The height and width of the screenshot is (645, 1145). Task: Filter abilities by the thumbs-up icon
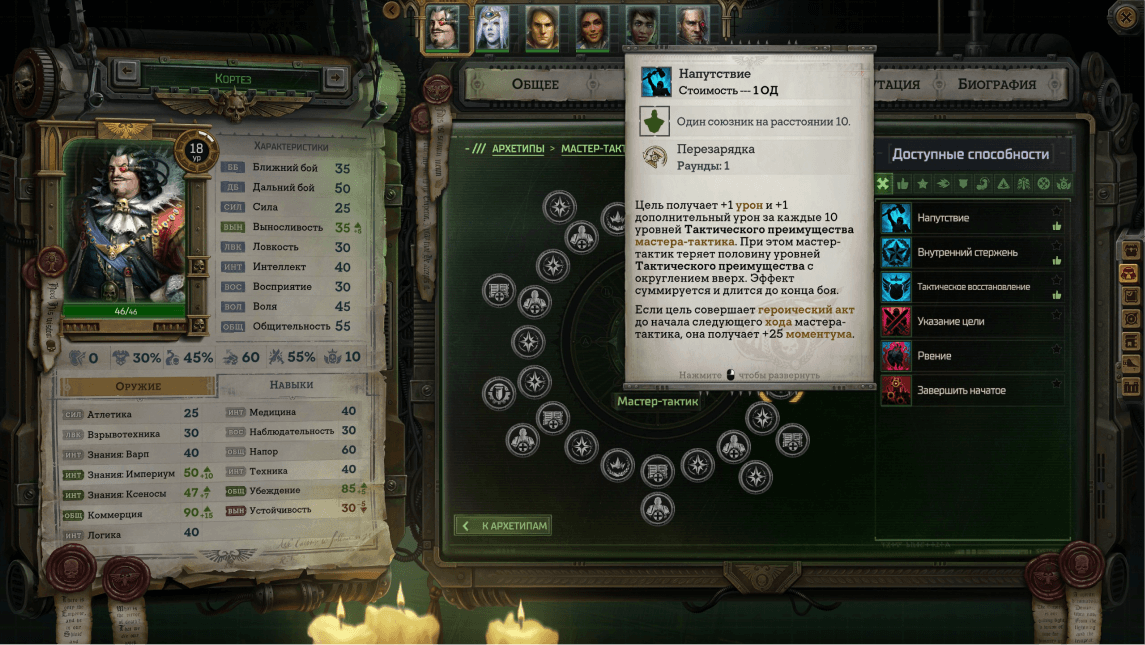tap(903, 184)
